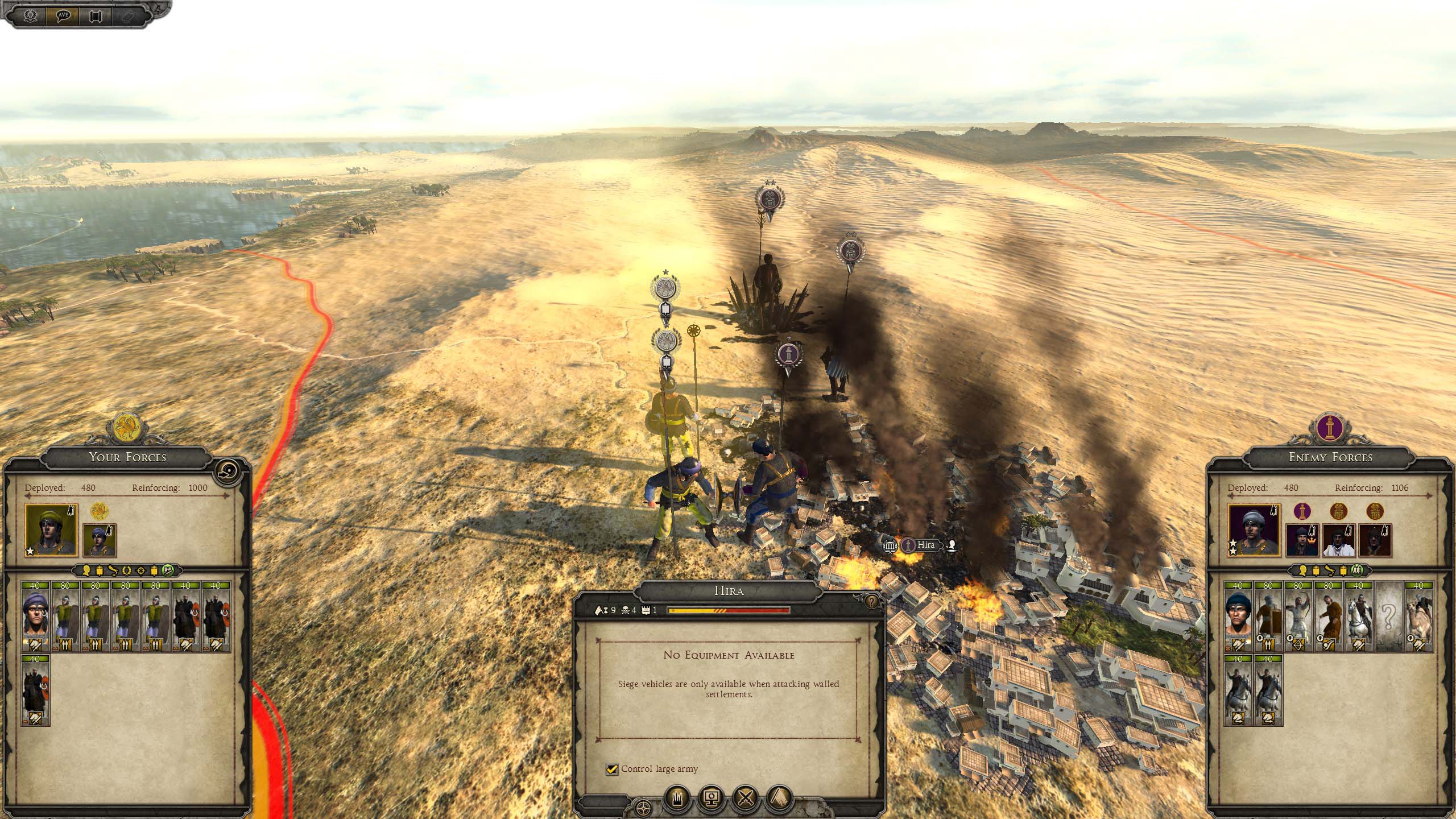
Task: Click the maintain siege palisade button
Action: [677, 799]
